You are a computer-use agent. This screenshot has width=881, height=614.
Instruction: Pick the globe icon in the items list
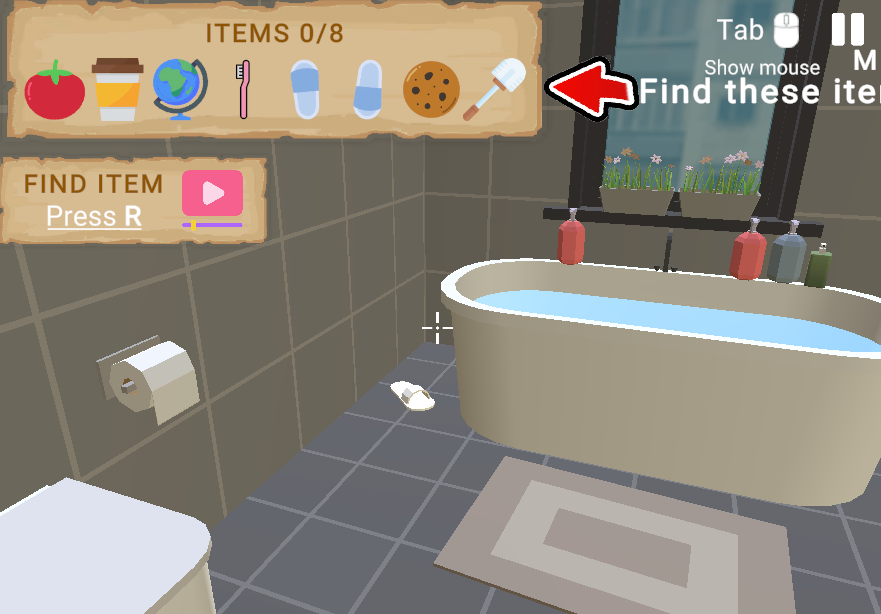tap(180, 90)
